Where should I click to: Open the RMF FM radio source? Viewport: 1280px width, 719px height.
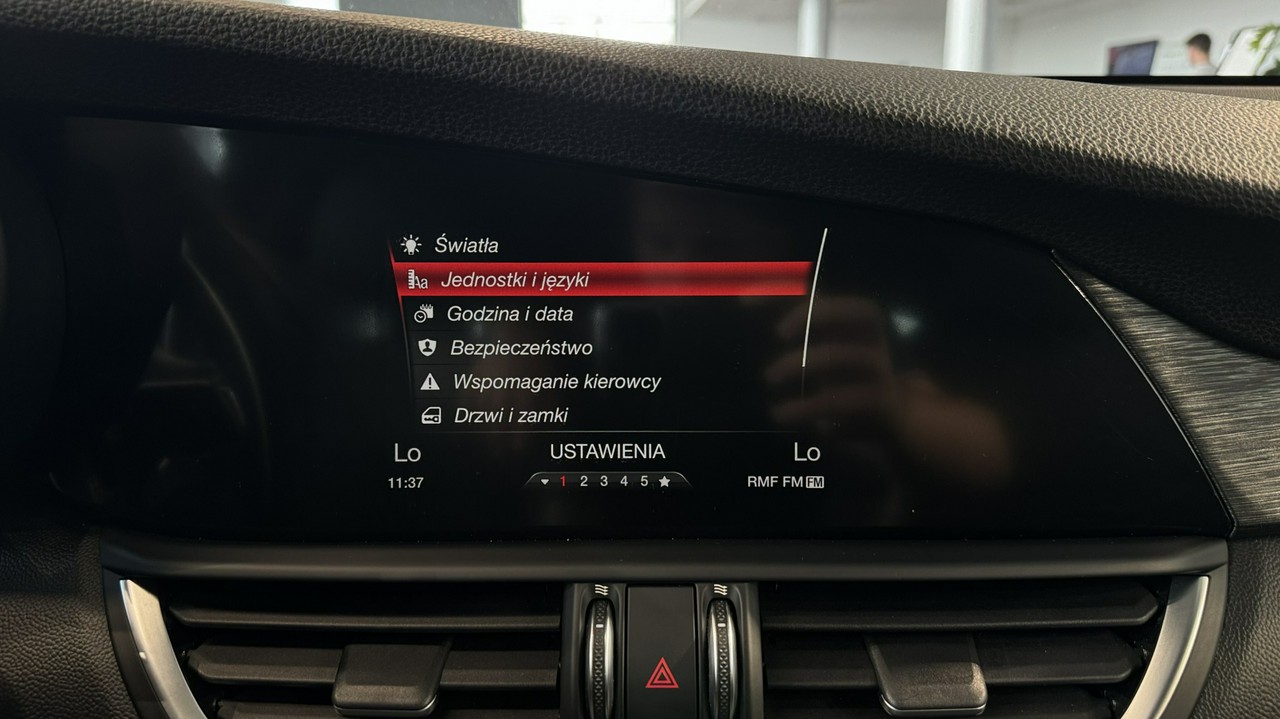click(785, 482)
